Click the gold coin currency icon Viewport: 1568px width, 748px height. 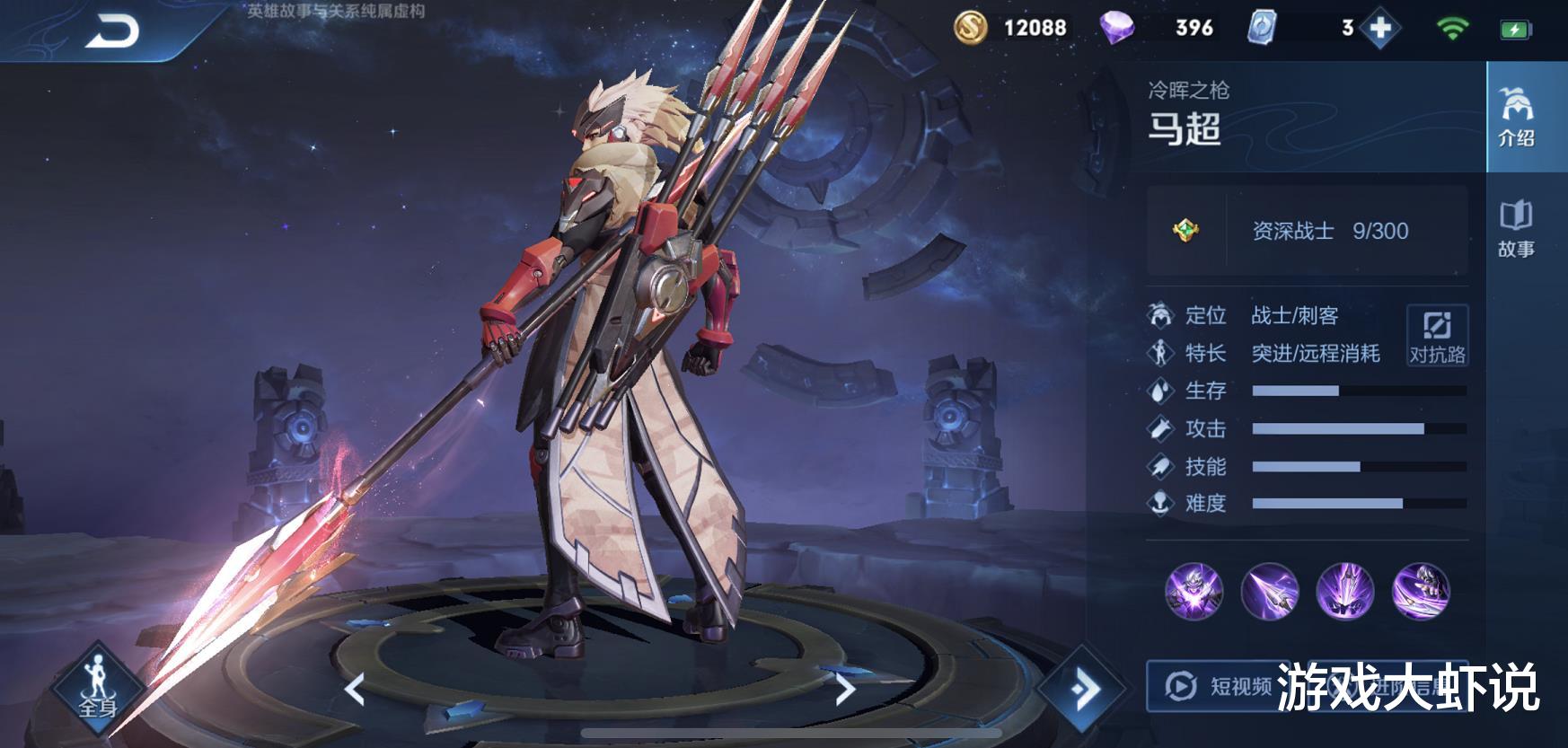coord(970,29)
